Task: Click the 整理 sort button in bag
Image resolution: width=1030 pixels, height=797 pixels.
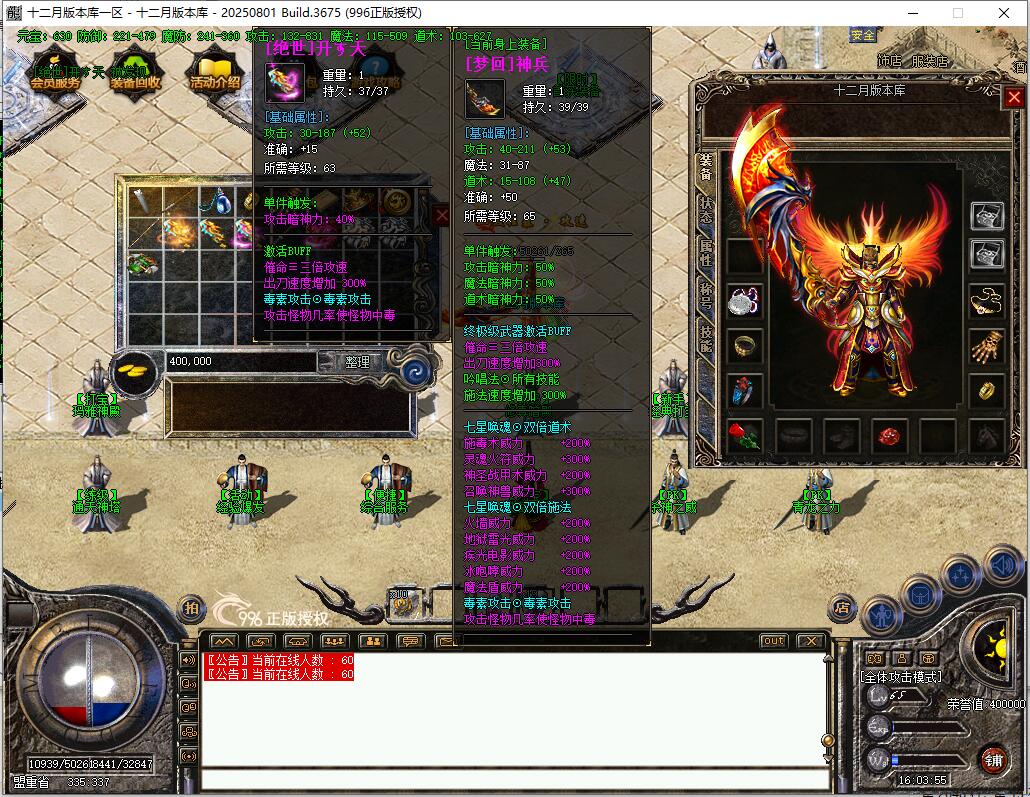Action: [358, 362]
